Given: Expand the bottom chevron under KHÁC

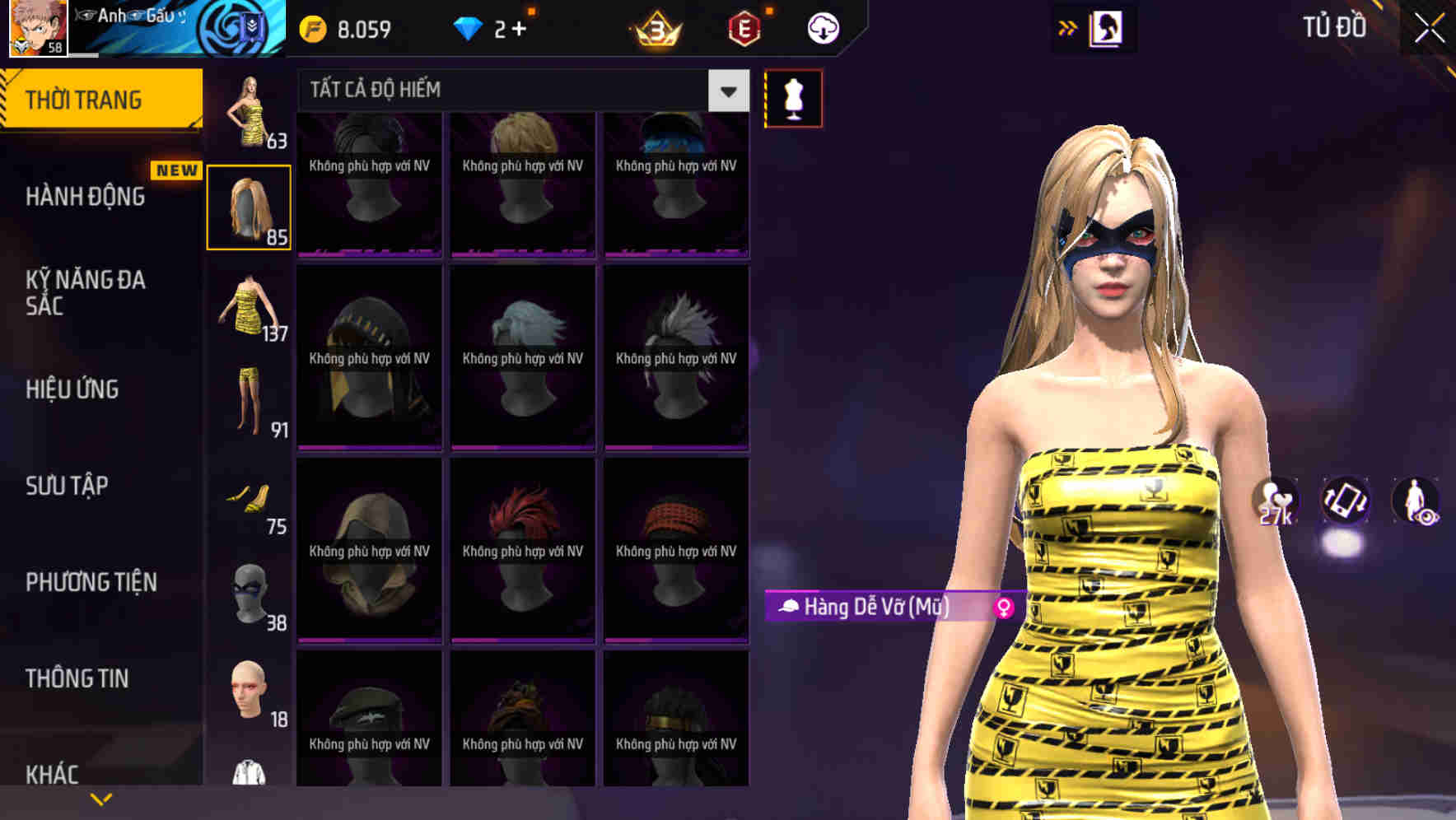Looking at the screenshot, I should click(100, 799).
